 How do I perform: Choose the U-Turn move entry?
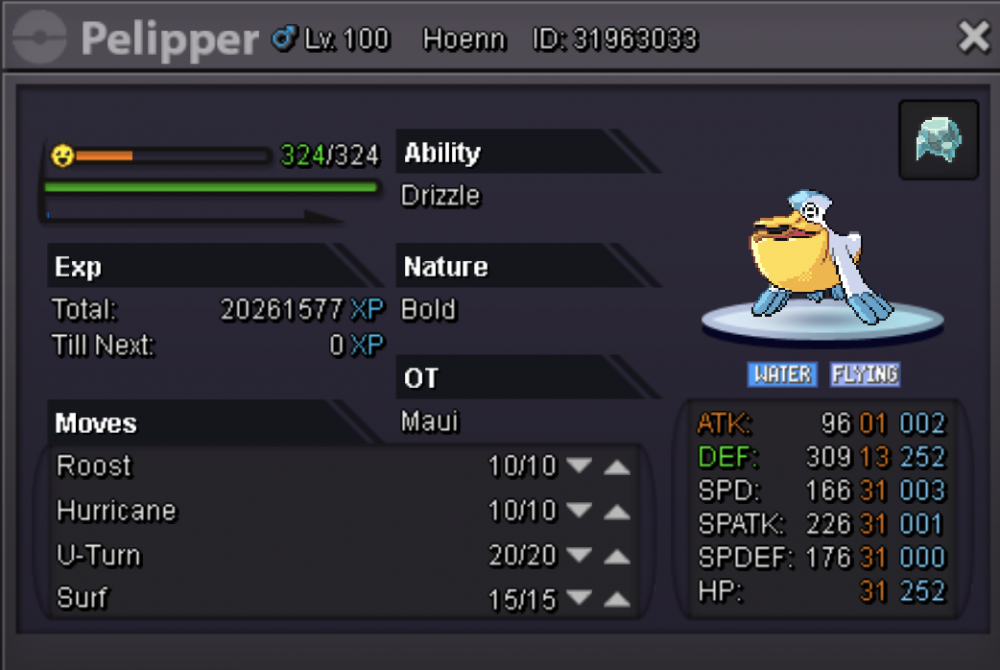coord(99,555)
